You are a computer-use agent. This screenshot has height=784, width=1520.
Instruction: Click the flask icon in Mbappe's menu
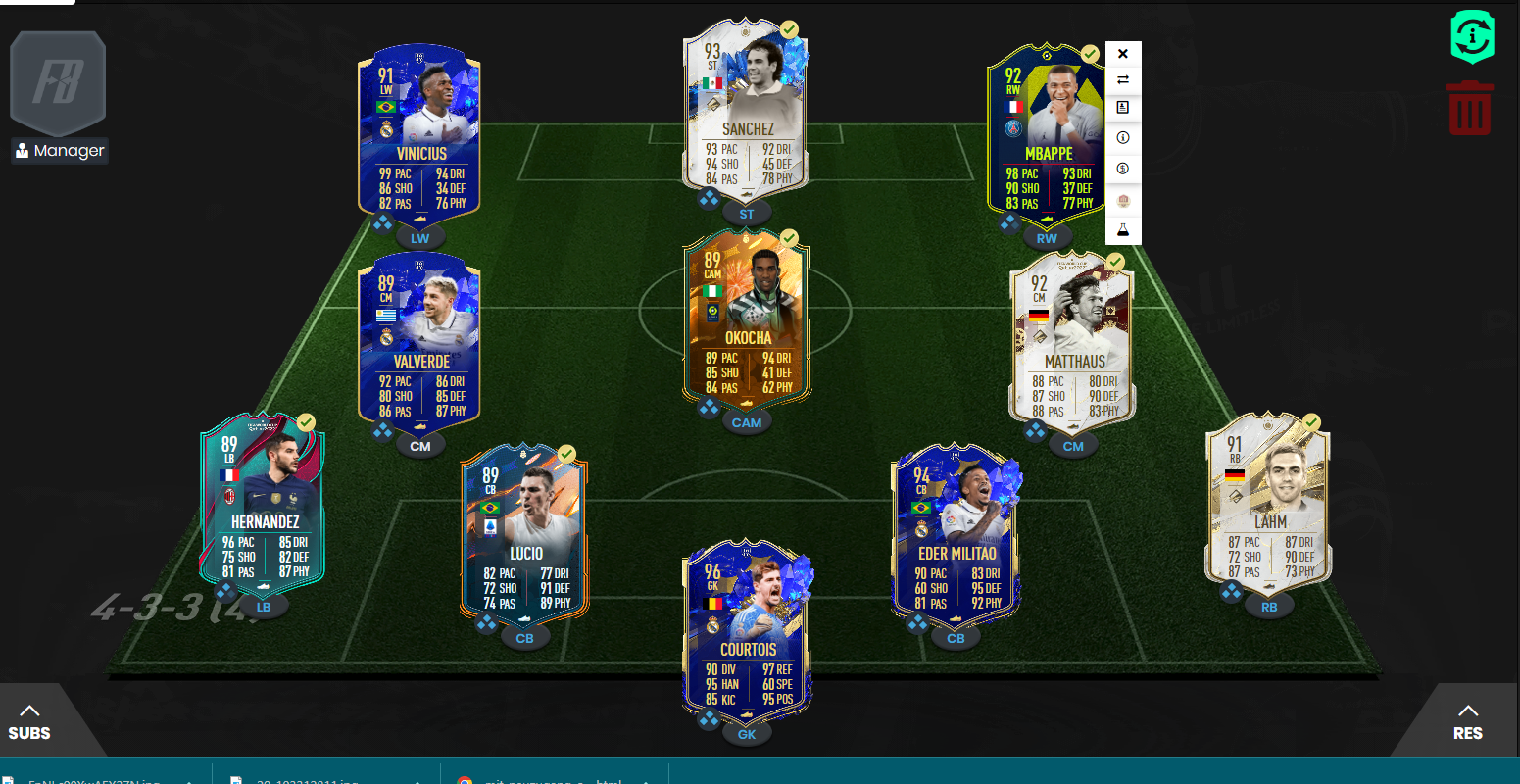pos(1123,230)
